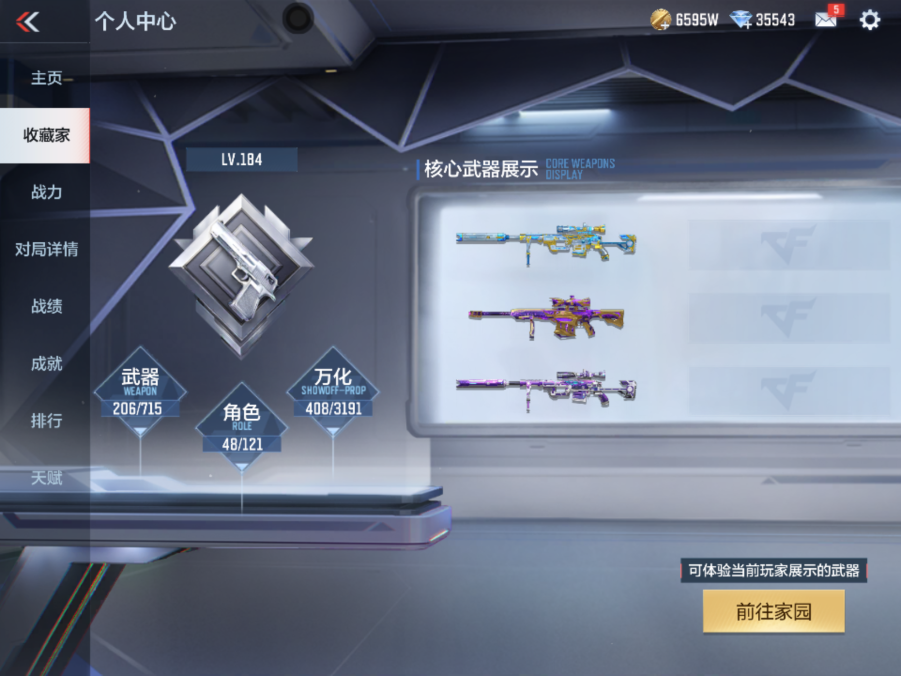Click the blue diamond currency icon

(x=741, y=20)
